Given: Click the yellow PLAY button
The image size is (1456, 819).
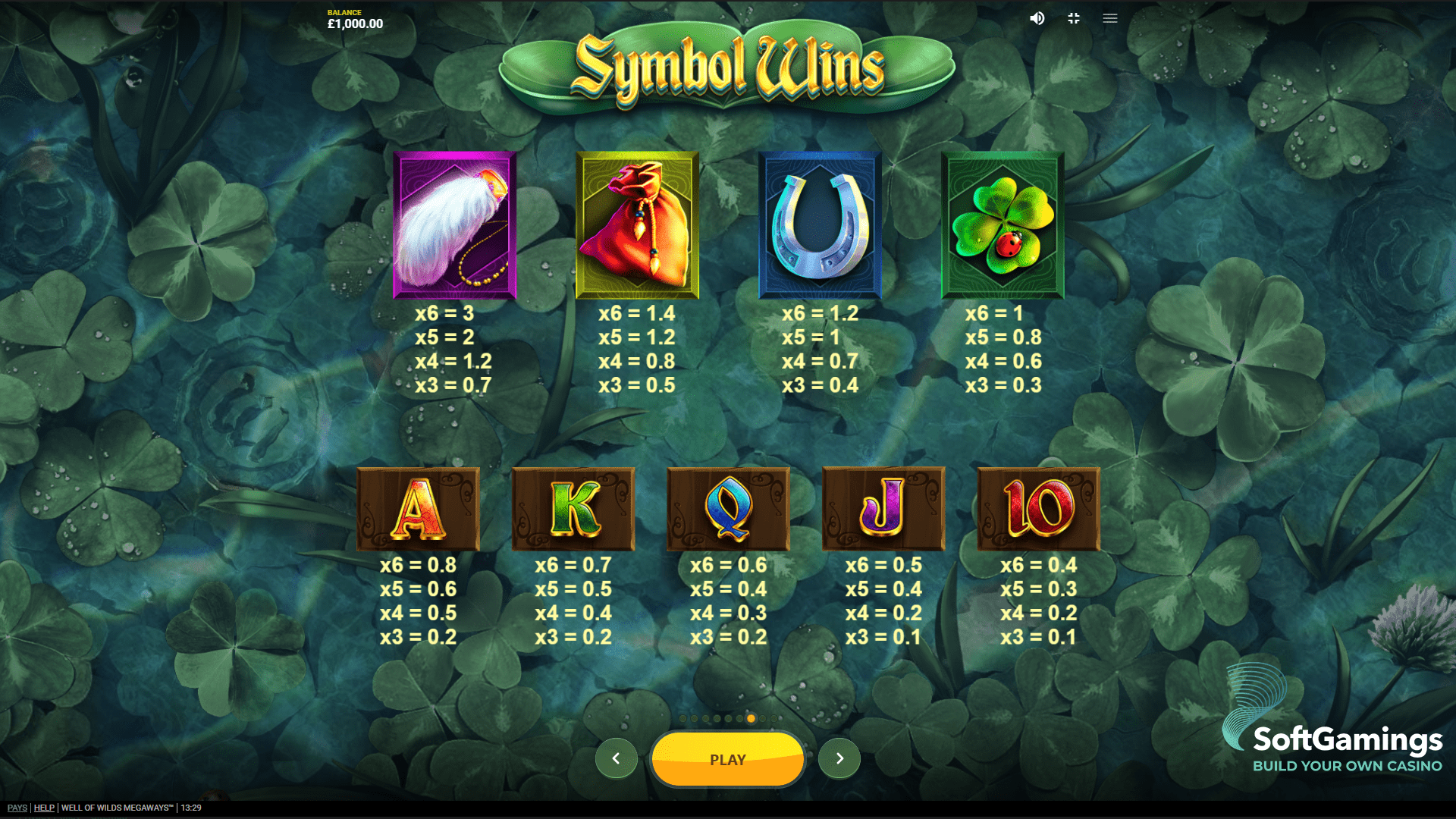Looking at the screenshot, I should 727,759.
